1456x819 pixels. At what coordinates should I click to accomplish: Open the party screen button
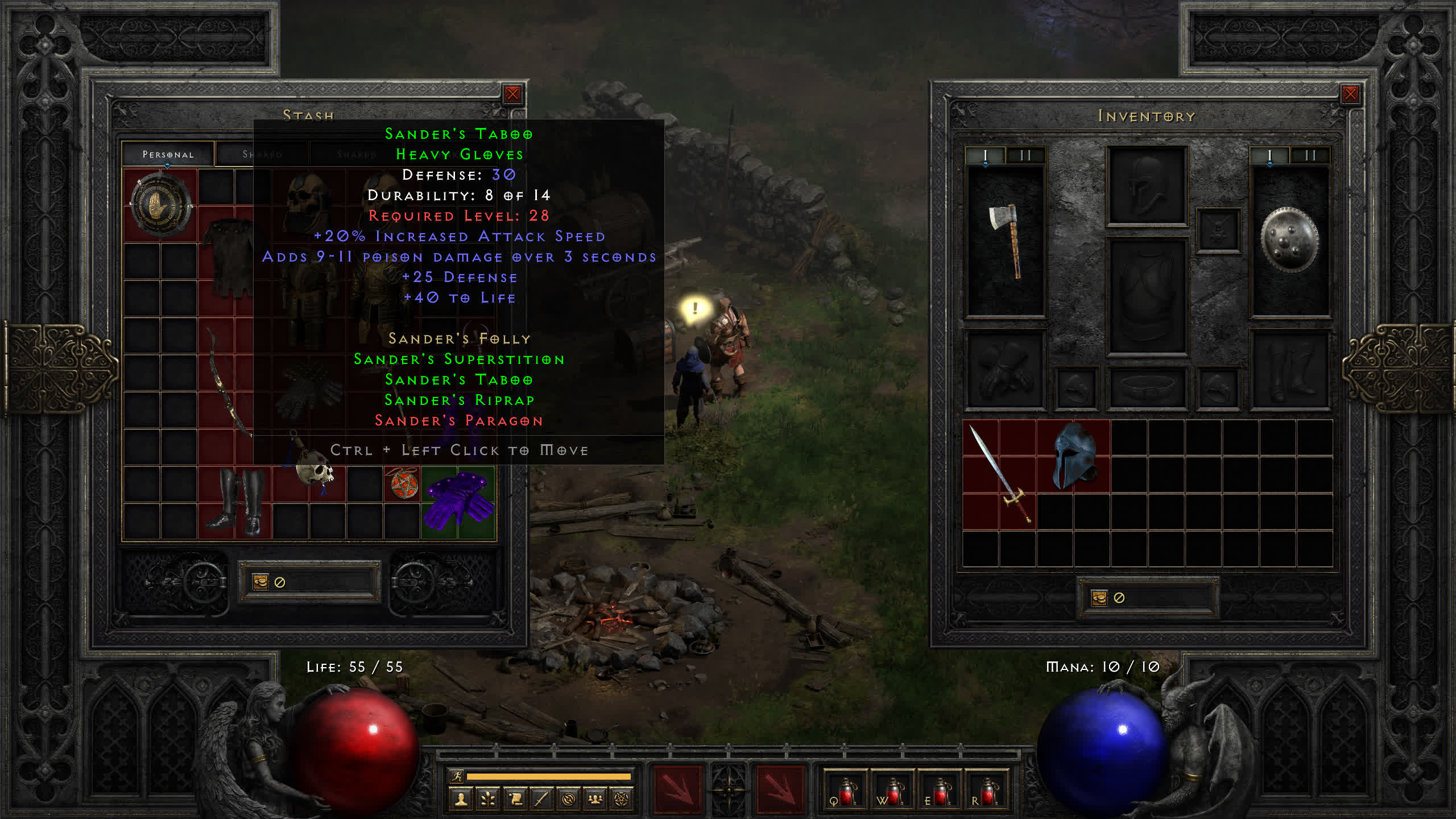pyautogui.click(x=595, y=800)
